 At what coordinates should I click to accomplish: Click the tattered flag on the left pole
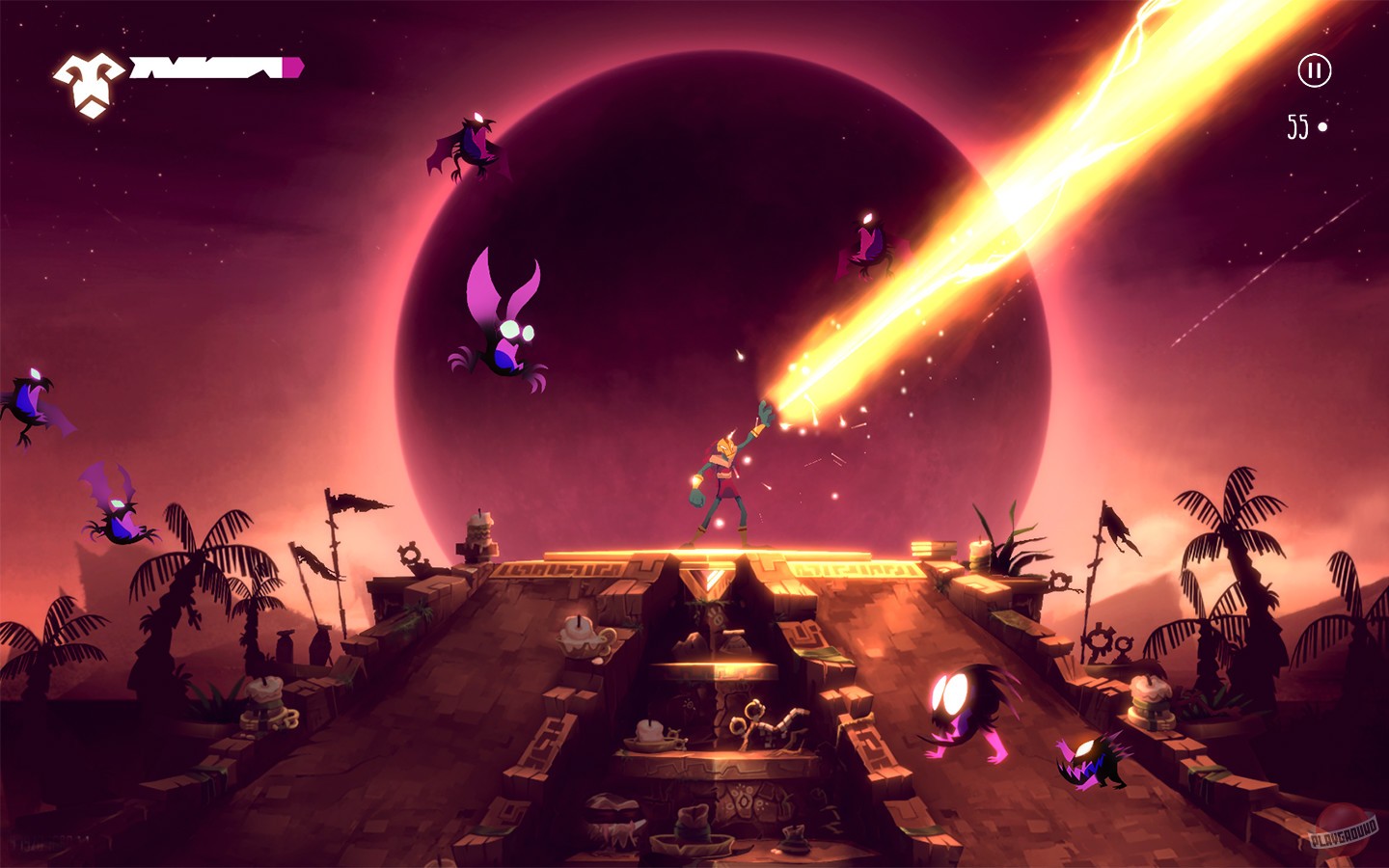(359, 503)
